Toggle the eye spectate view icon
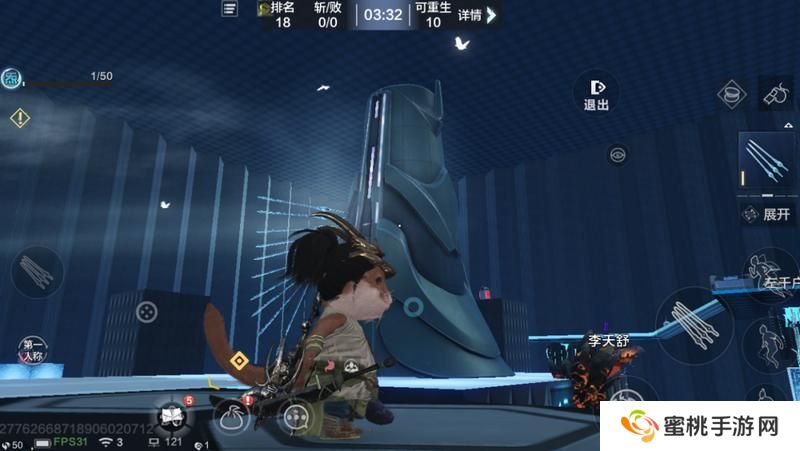This screenshot has height=451, width=800. click(x=617, y=154)
